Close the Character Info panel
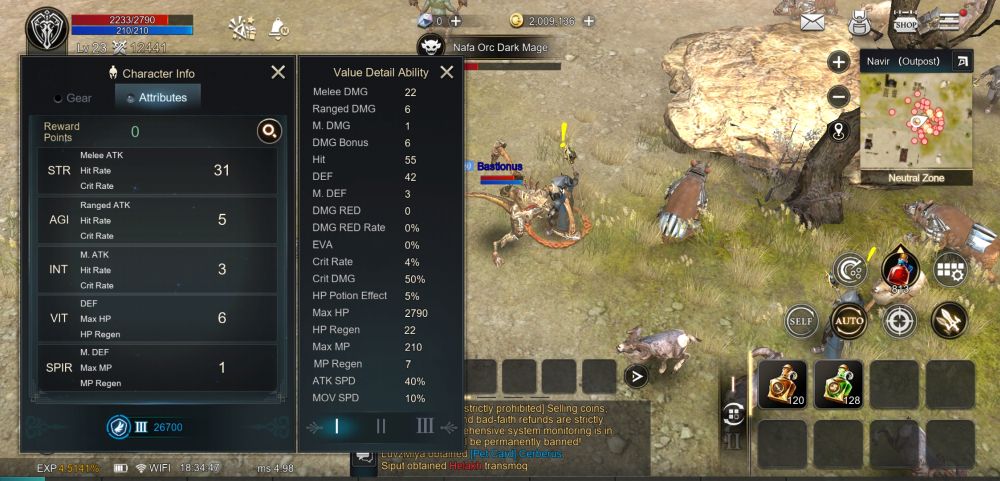Viewport: 1000px width, 481px height. (278, 72)
